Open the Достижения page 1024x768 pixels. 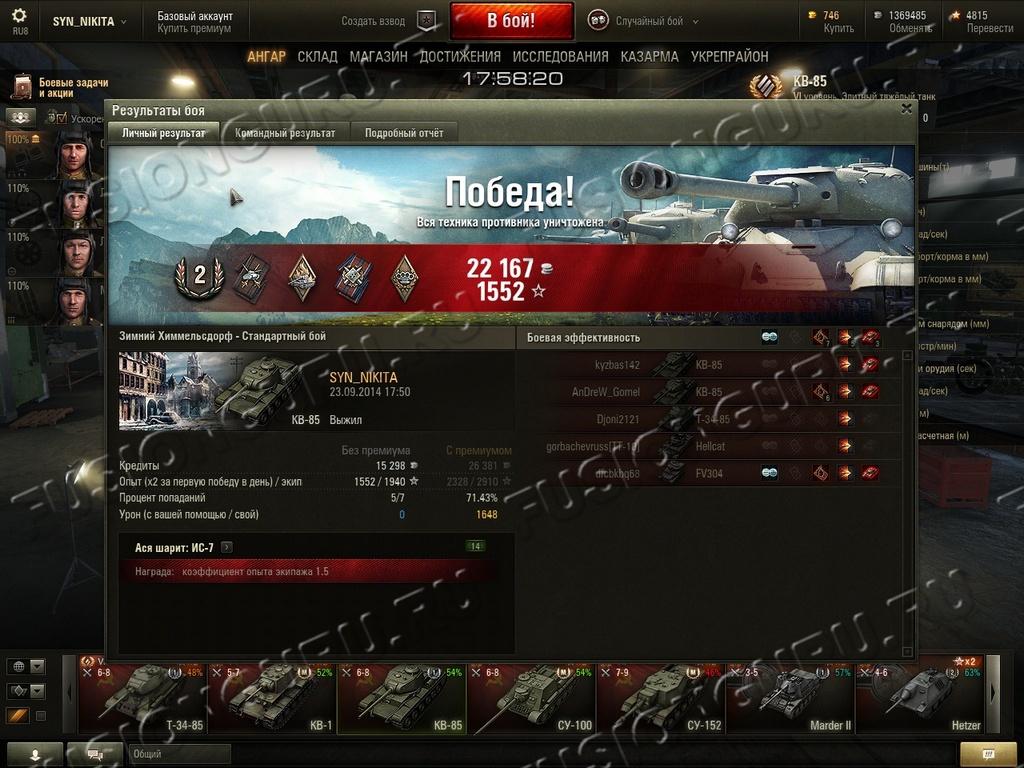click(460, 57)
